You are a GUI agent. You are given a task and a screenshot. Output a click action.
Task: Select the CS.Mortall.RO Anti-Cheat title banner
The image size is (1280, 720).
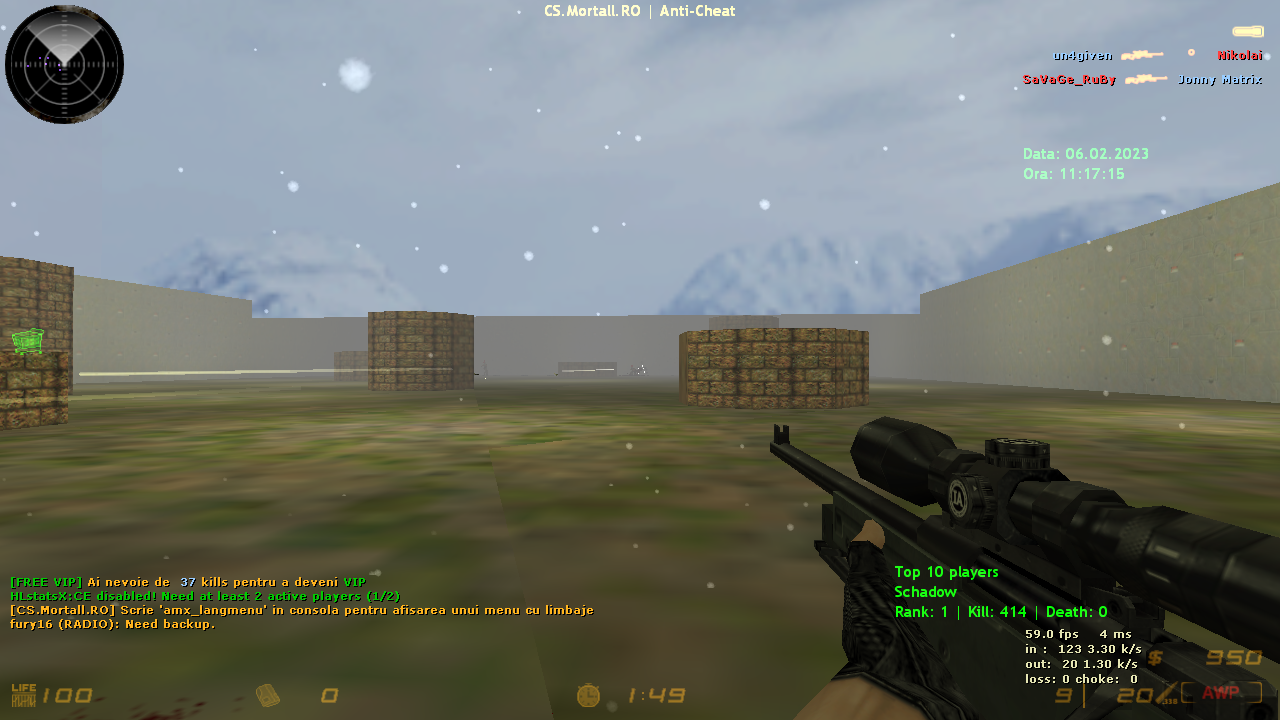pyautogui.click(x=639, y=11)
